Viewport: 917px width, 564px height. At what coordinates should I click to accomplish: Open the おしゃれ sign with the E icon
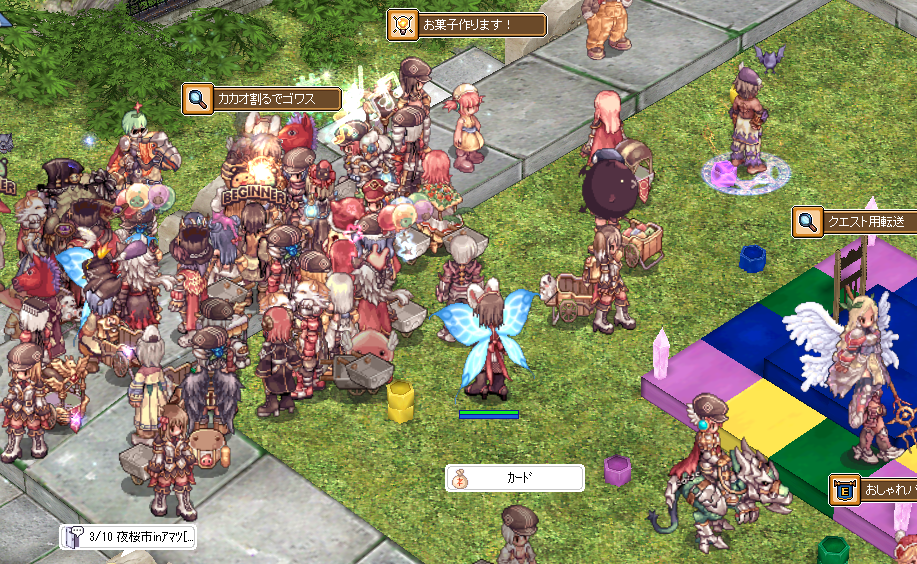[874, 491]
